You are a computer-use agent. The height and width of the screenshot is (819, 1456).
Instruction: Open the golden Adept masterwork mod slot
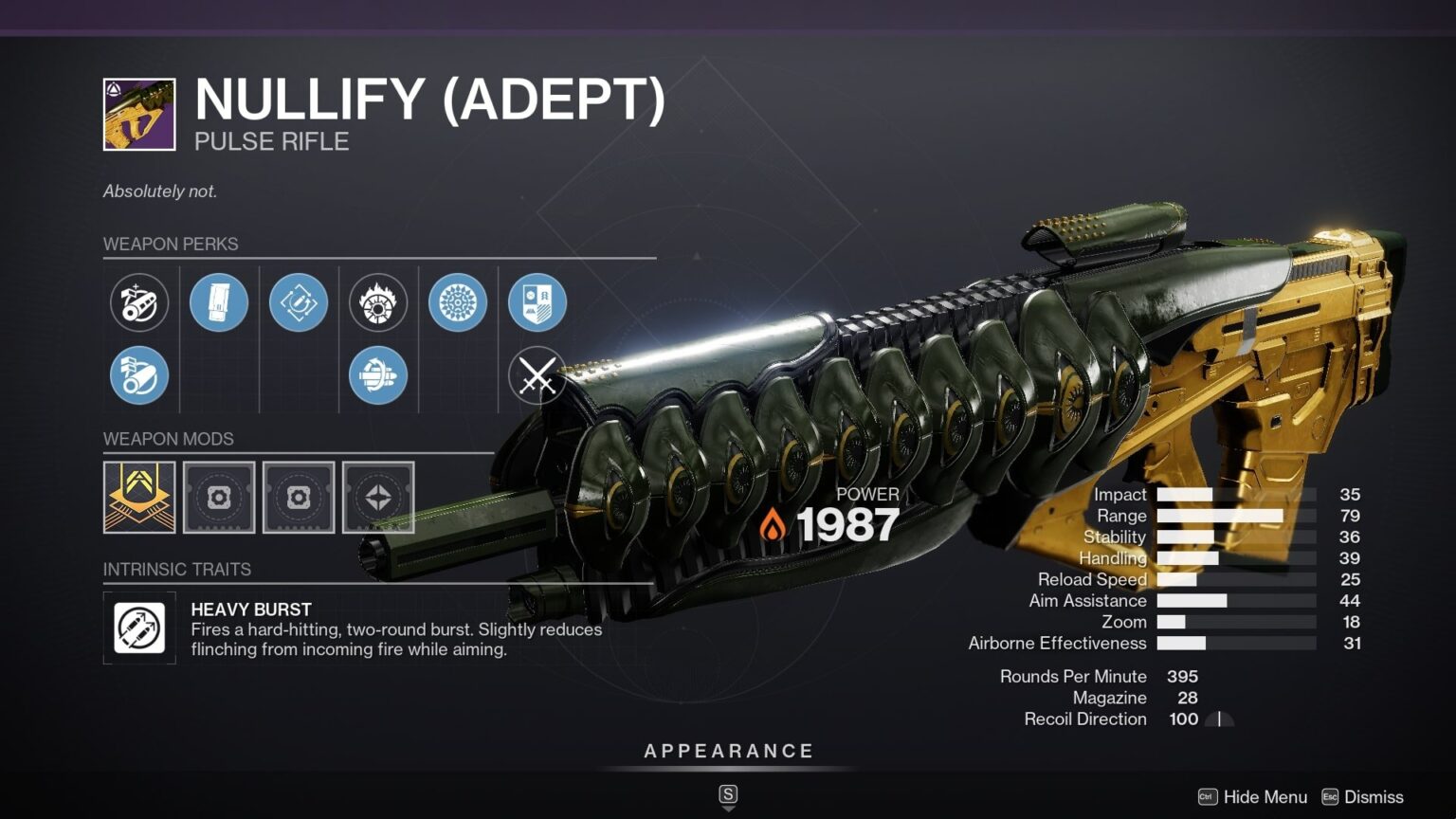click(x=138, y=498)
